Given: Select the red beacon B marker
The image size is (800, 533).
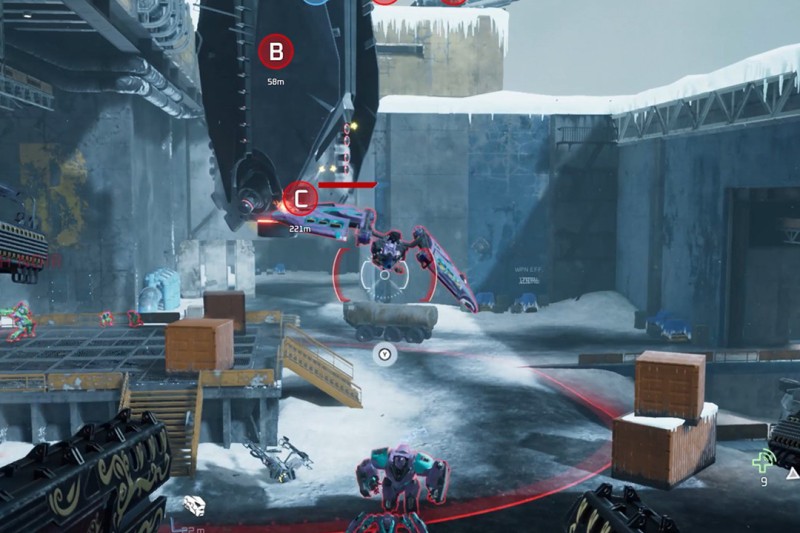Looking at the screenshot, I should coord(276,51).
